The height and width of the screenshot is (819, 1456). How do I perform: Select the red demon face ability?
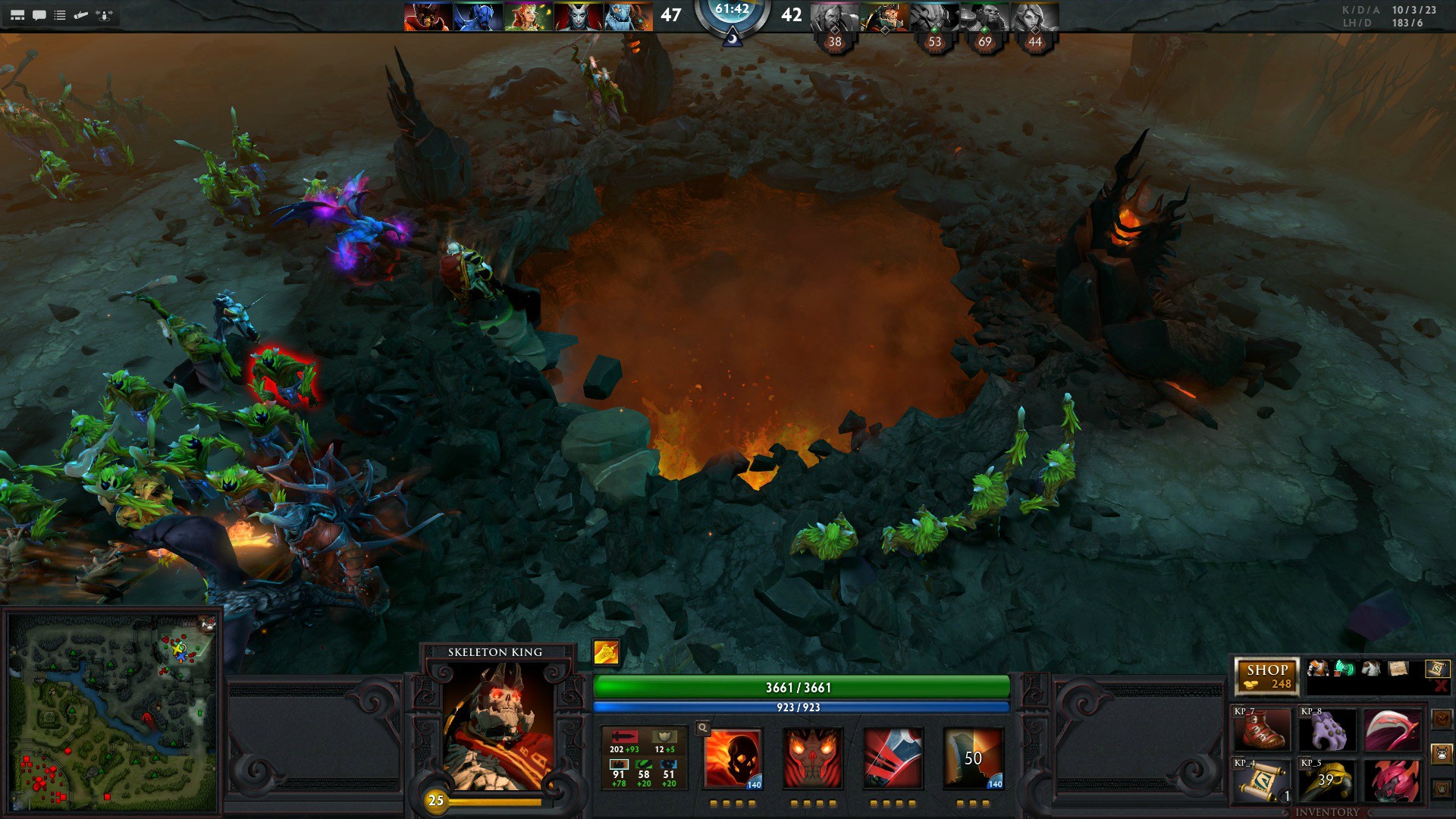click(812, 758)
